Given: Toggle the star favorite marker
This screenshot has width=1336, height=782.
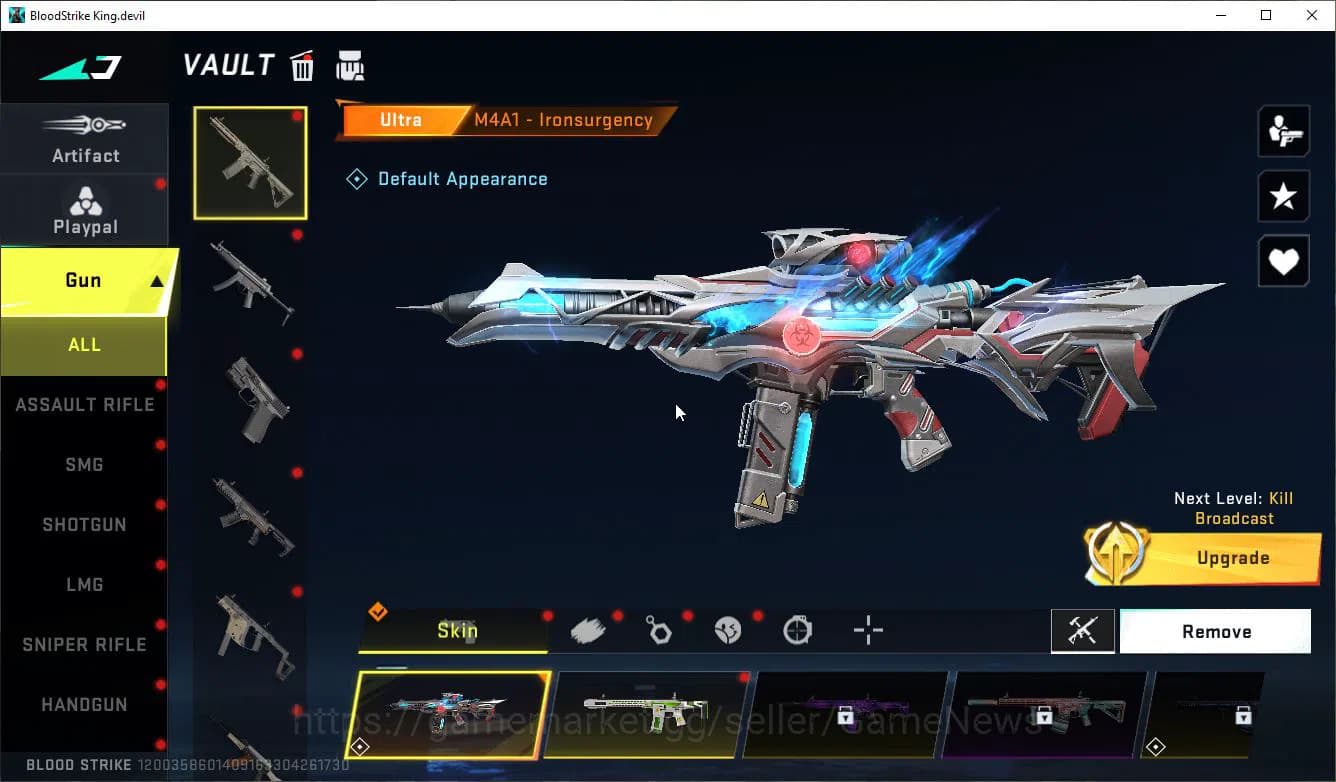Looking at the screenshot, I should click(x=1283, y=196).
